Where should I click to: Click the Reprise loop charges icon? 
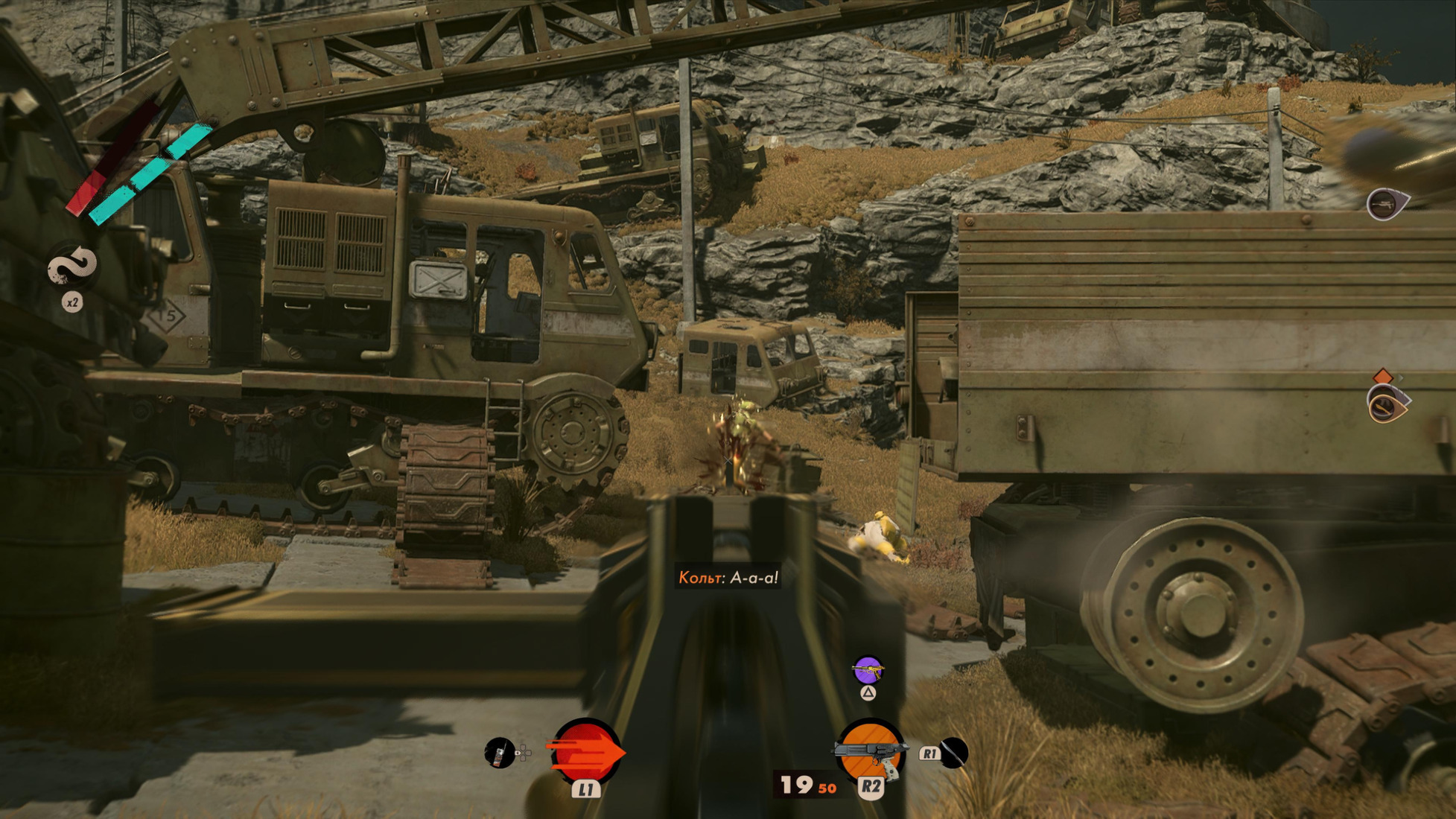pyautogui.click(x=72, y=267)
